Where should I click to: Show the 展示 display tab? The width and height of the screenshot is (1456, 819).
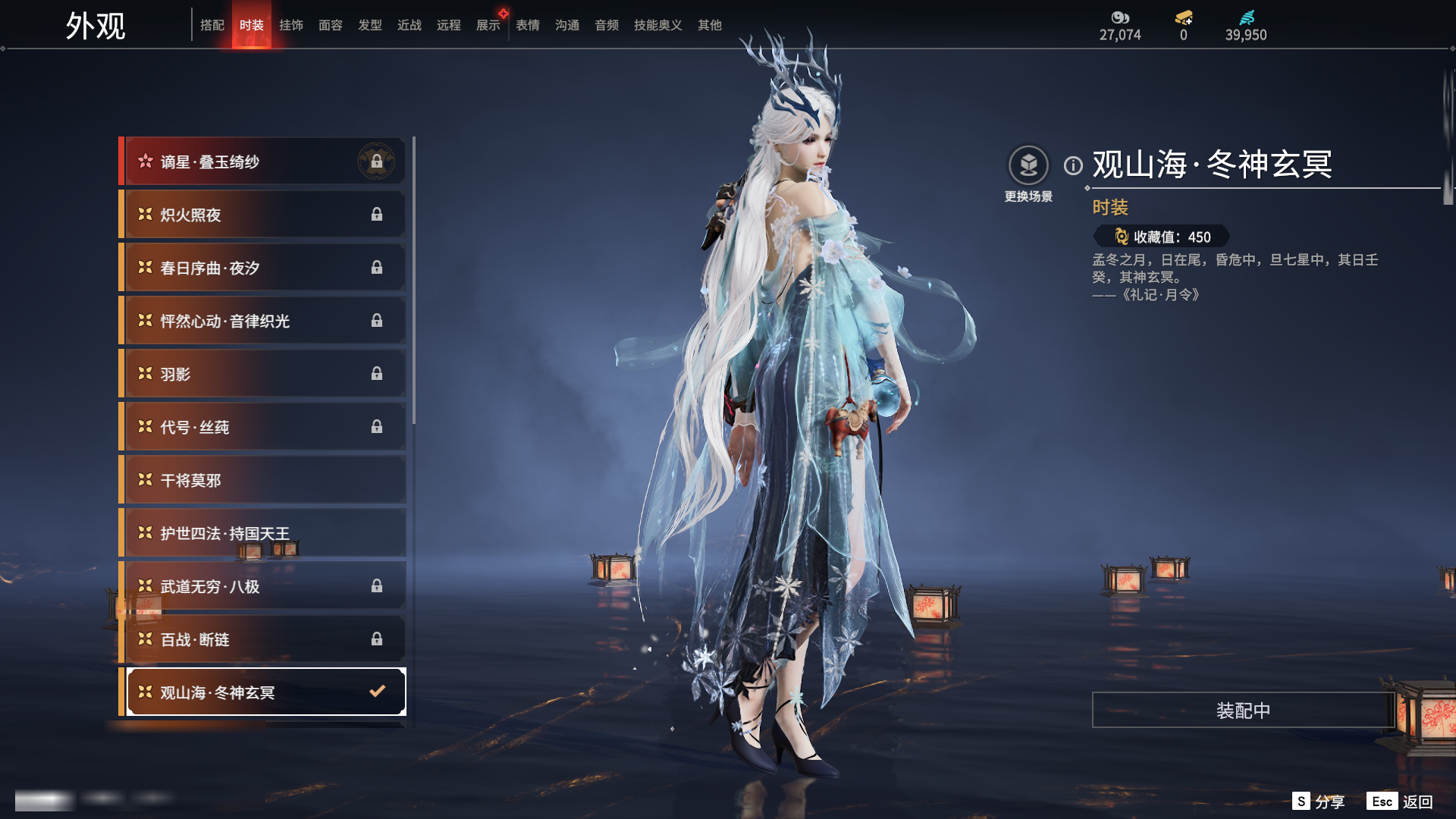(x=488, y=25)
